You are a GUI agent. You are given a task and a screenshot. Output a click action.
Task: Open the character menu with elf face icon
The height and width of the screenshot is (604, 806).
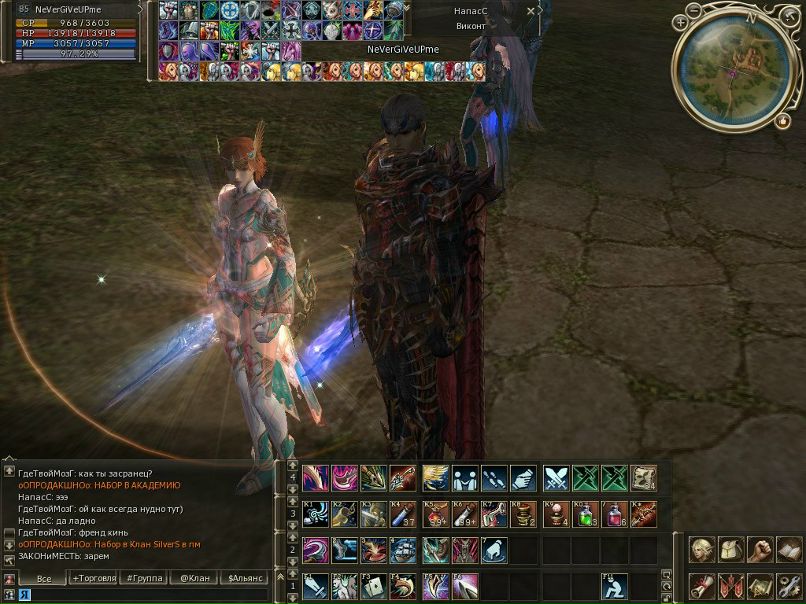pyautogui.click(x=700, y=549)
